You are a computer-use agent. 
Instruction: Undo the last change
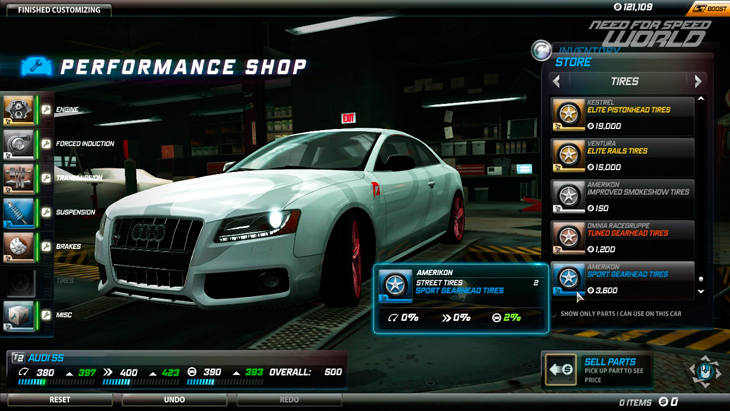[174, 400]
